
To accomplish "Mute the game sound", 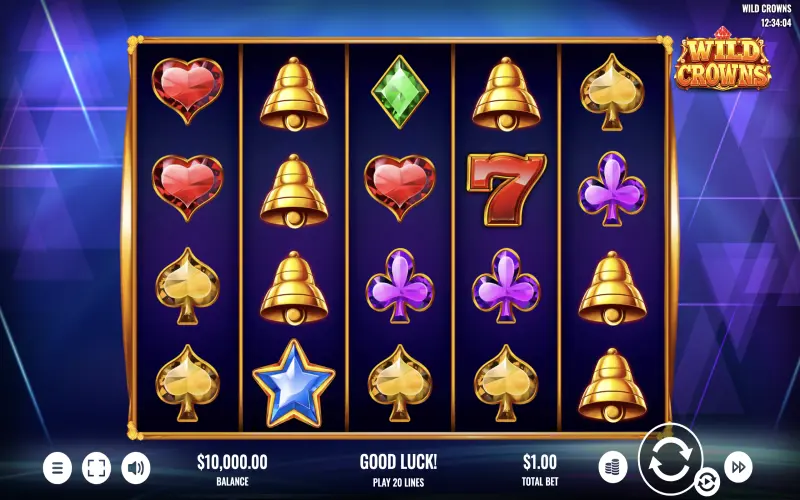I will [135, 467].
